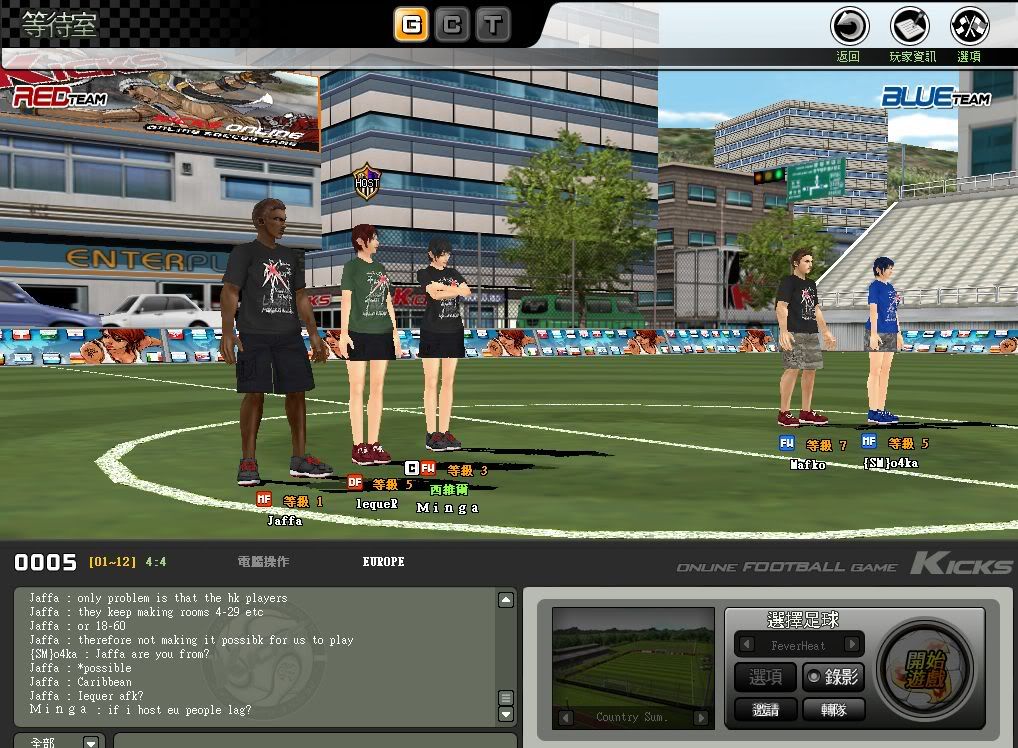Open the 選項 options button under ball select

pyautogui.click(x=765, y=677)
